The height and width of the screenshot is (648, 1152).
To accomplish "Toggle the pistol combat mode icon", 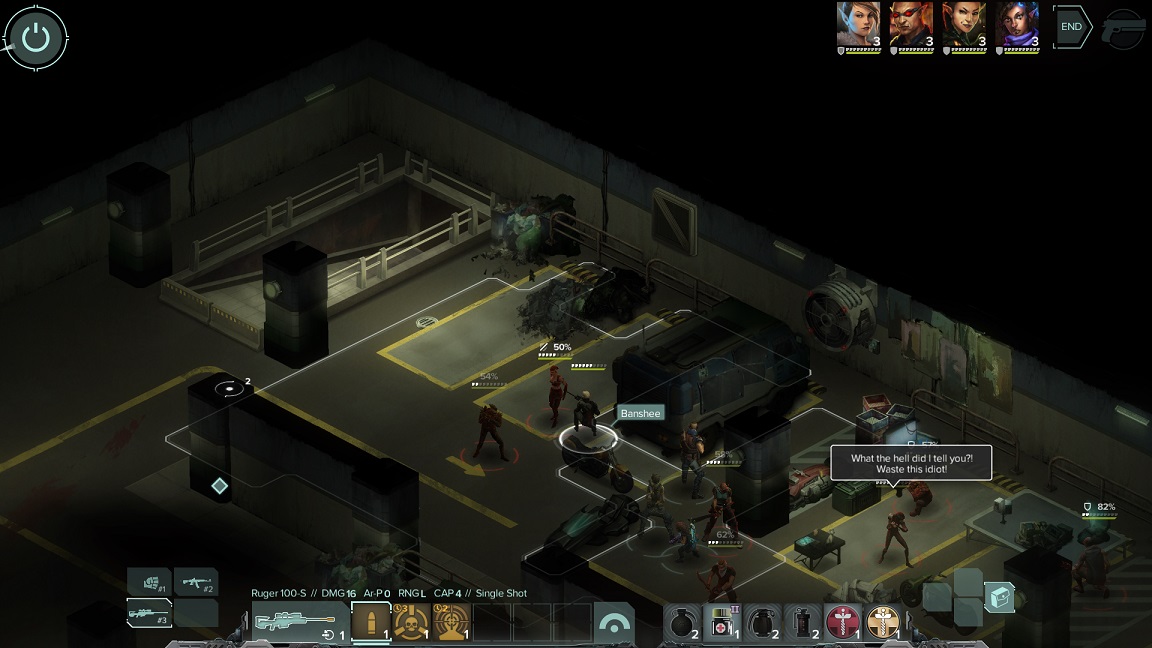I will [1124, 30].
